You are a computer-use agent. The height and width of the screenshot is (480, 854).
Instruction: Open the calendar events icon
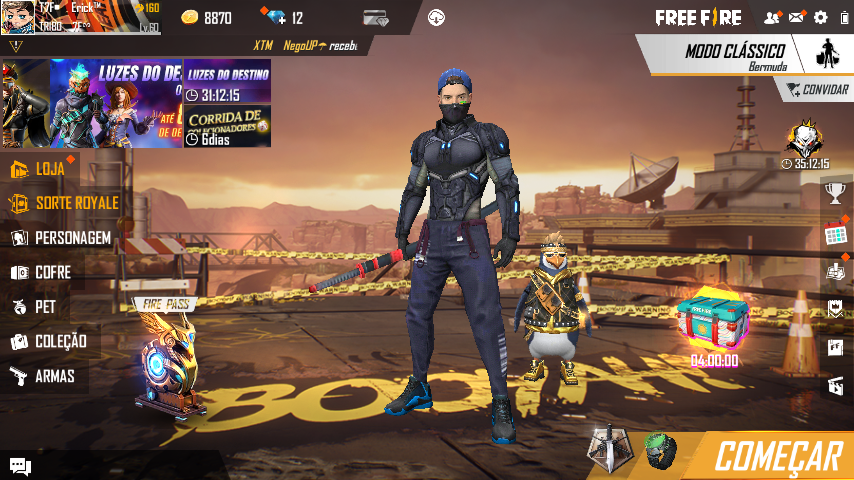(836, 235)
